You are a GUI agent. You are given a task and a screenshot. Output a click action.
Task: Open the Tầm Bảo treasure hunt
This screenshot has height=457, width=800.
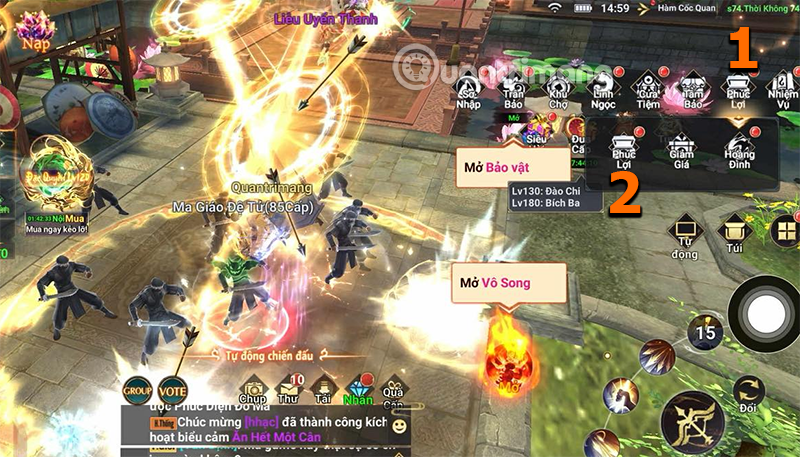(692, 92)
